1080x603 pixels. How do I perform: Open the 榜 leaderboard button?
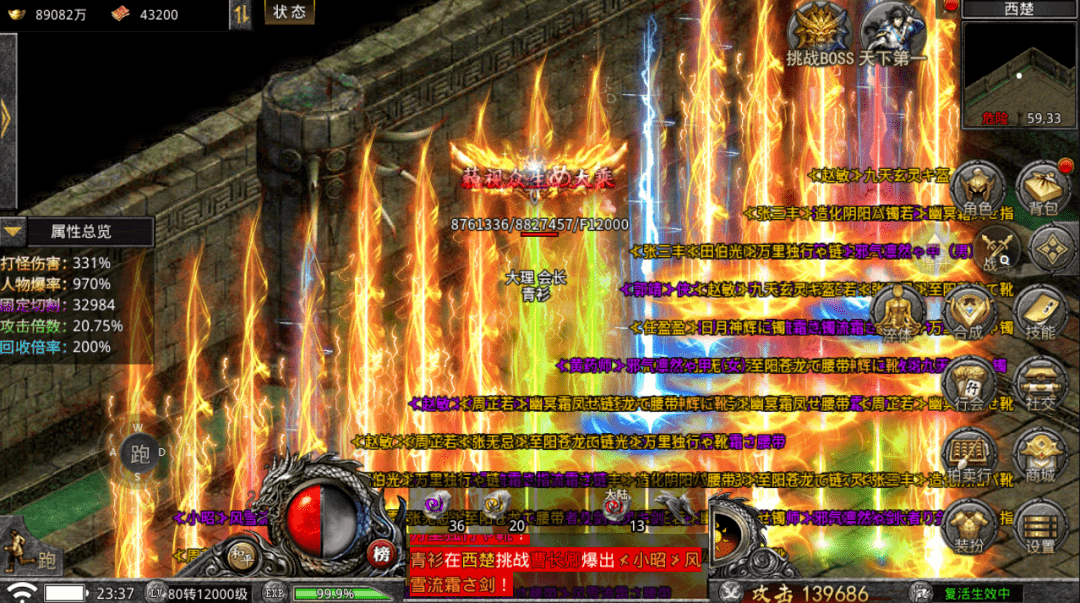coord(381,553)
